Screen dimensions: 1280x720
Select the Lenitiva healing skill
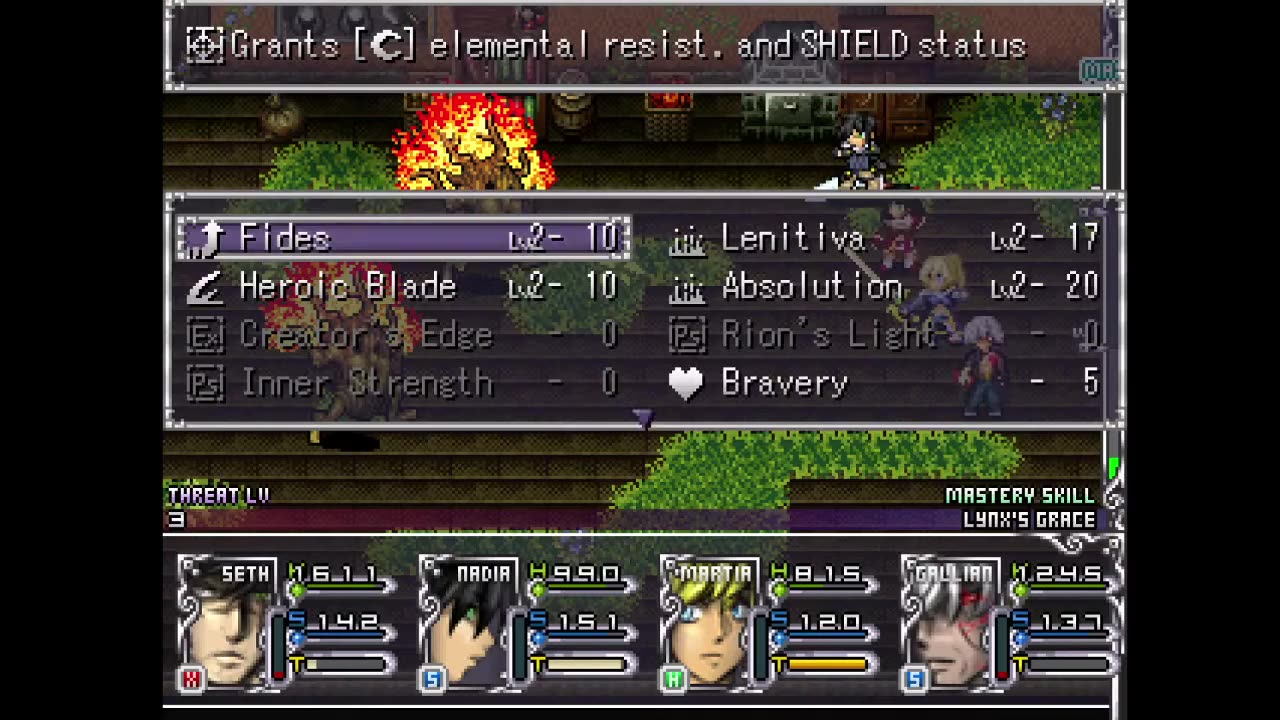pos(885,238)
